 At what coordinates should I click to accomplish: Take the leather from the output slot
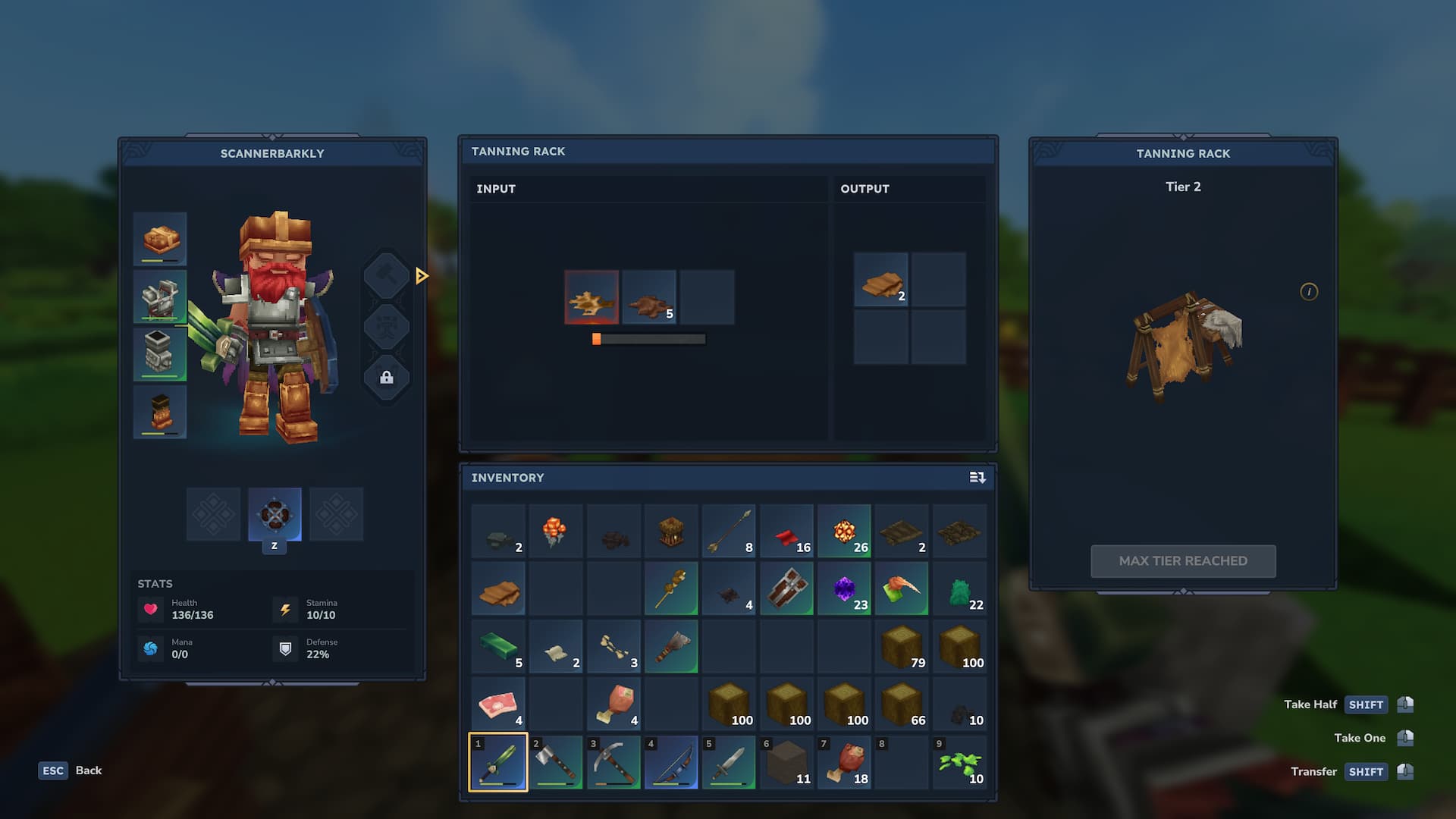point(880,280)
